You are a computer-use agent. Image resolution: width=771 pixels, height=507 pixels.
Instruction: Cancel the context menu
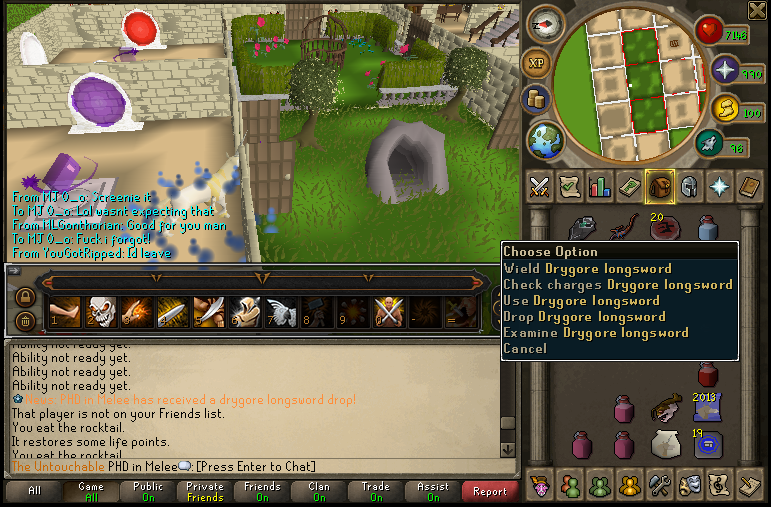pos(525,348)
